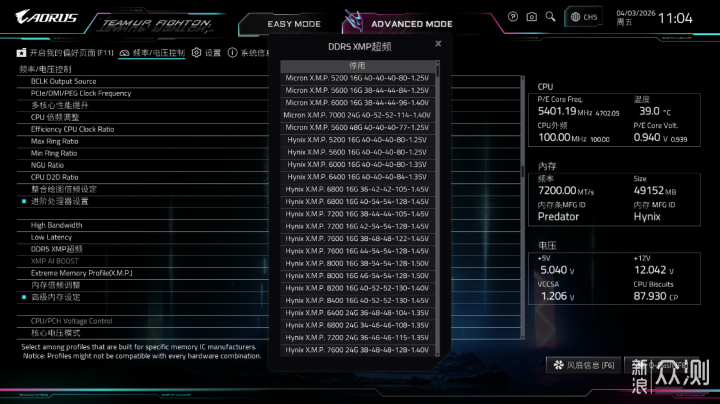
Task: Choose Hynix X.M.P. 7600 24G profile
Action: [x=357, y=350]
